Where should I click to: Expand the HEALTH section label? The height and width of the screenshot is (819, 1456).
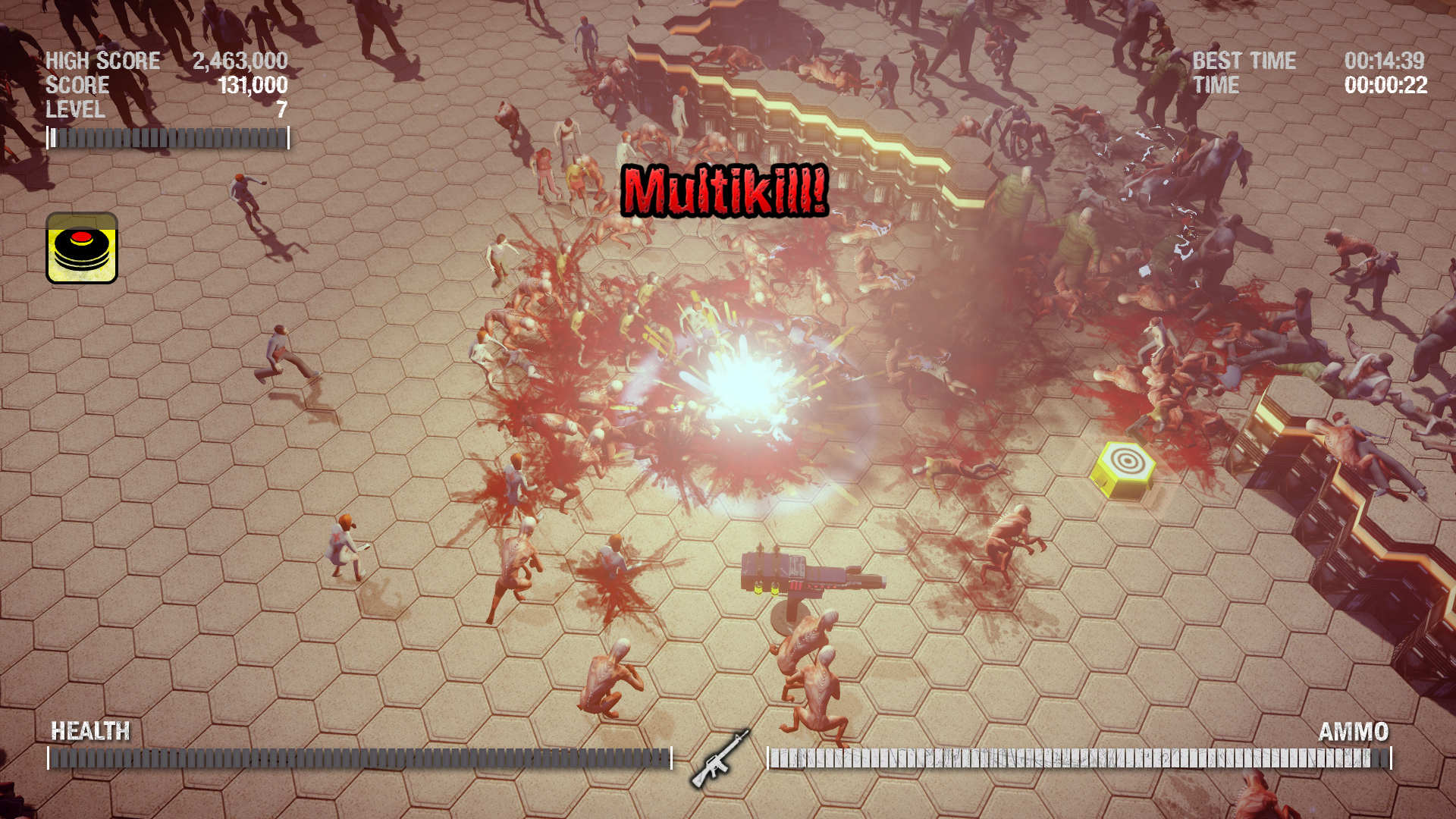[89, 731]
